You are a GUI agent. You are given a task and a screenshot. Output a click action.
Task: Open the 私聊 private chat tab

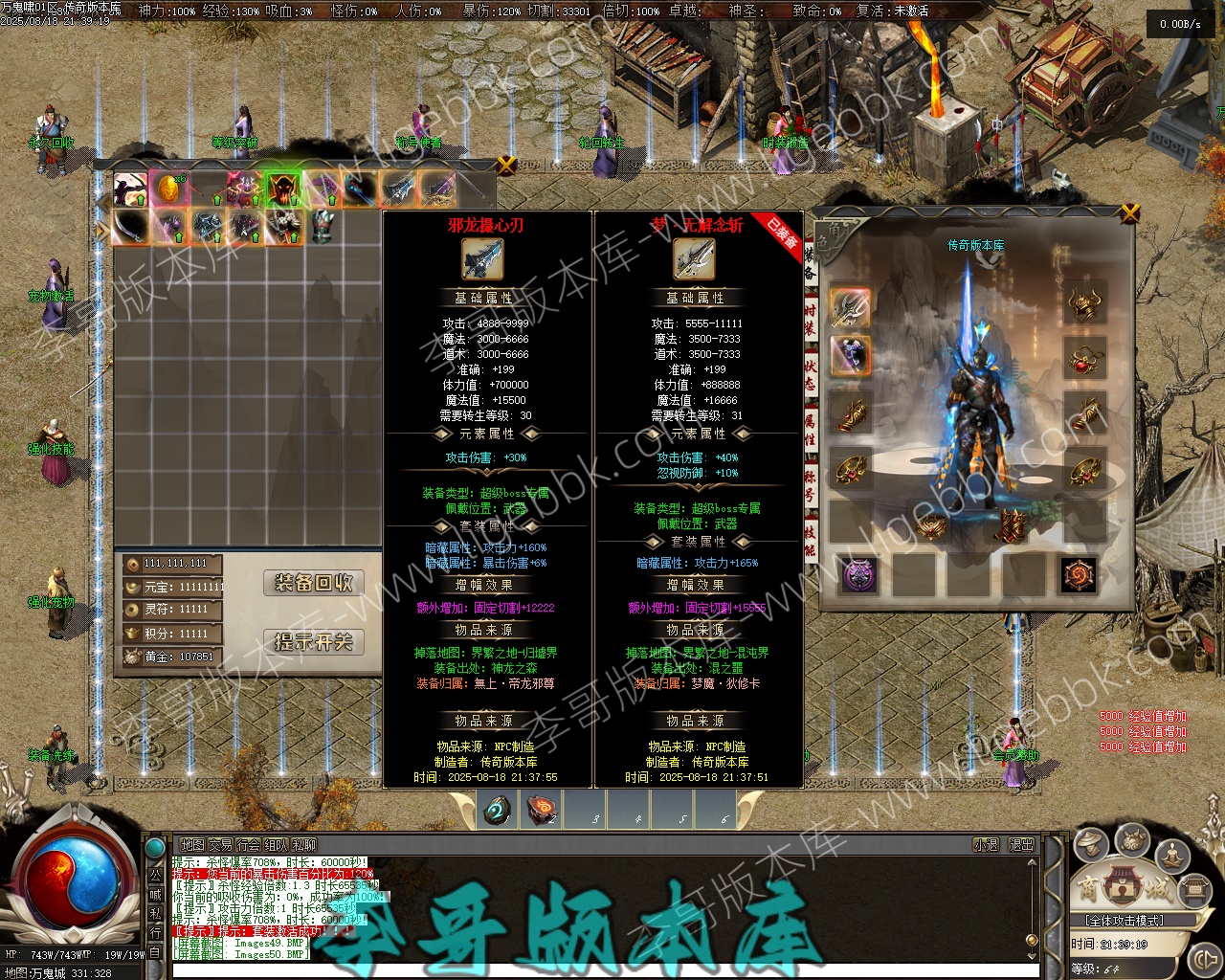(303, 845)
